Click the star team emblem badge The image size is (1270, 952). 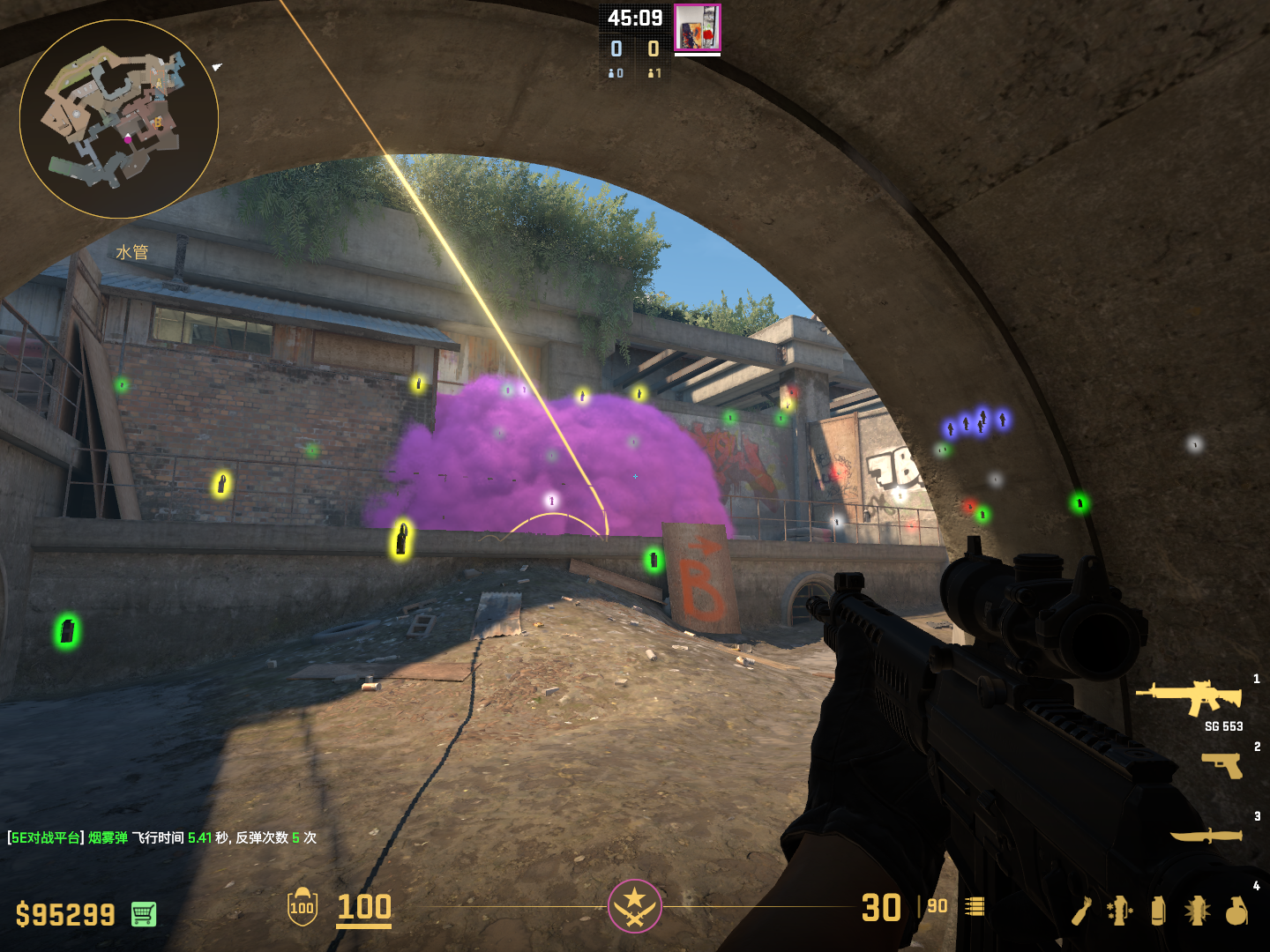click(634, 905)
